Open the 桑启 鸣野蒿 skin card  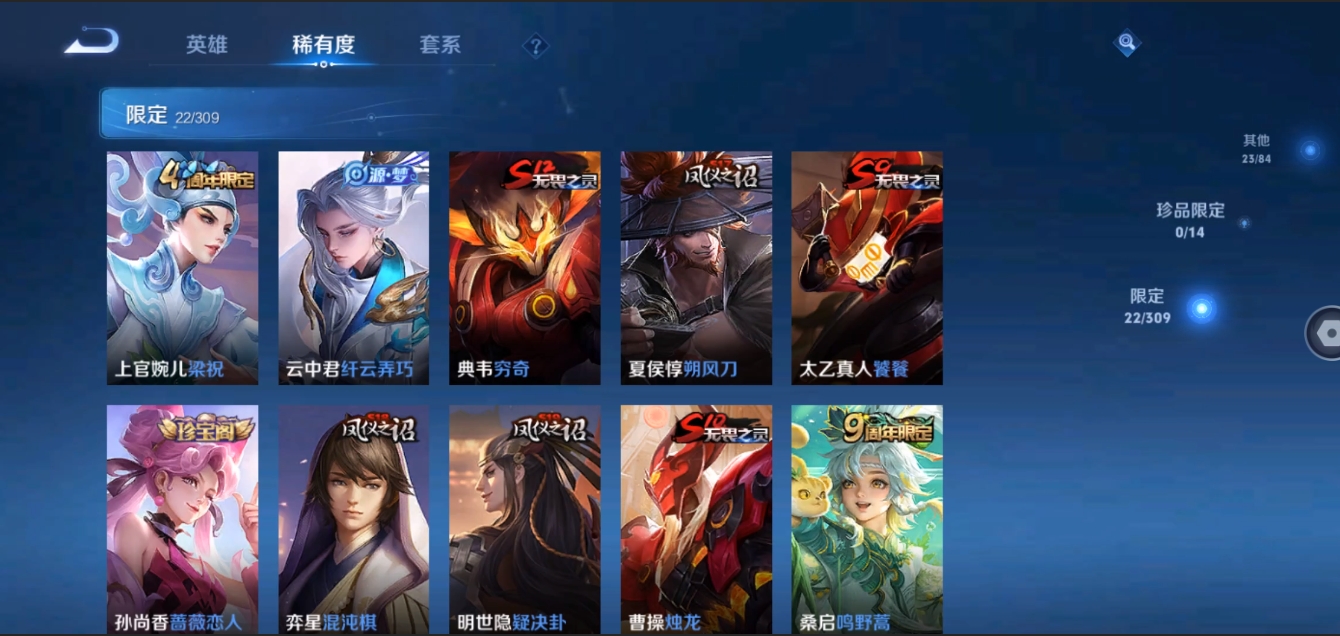point(867,519)
